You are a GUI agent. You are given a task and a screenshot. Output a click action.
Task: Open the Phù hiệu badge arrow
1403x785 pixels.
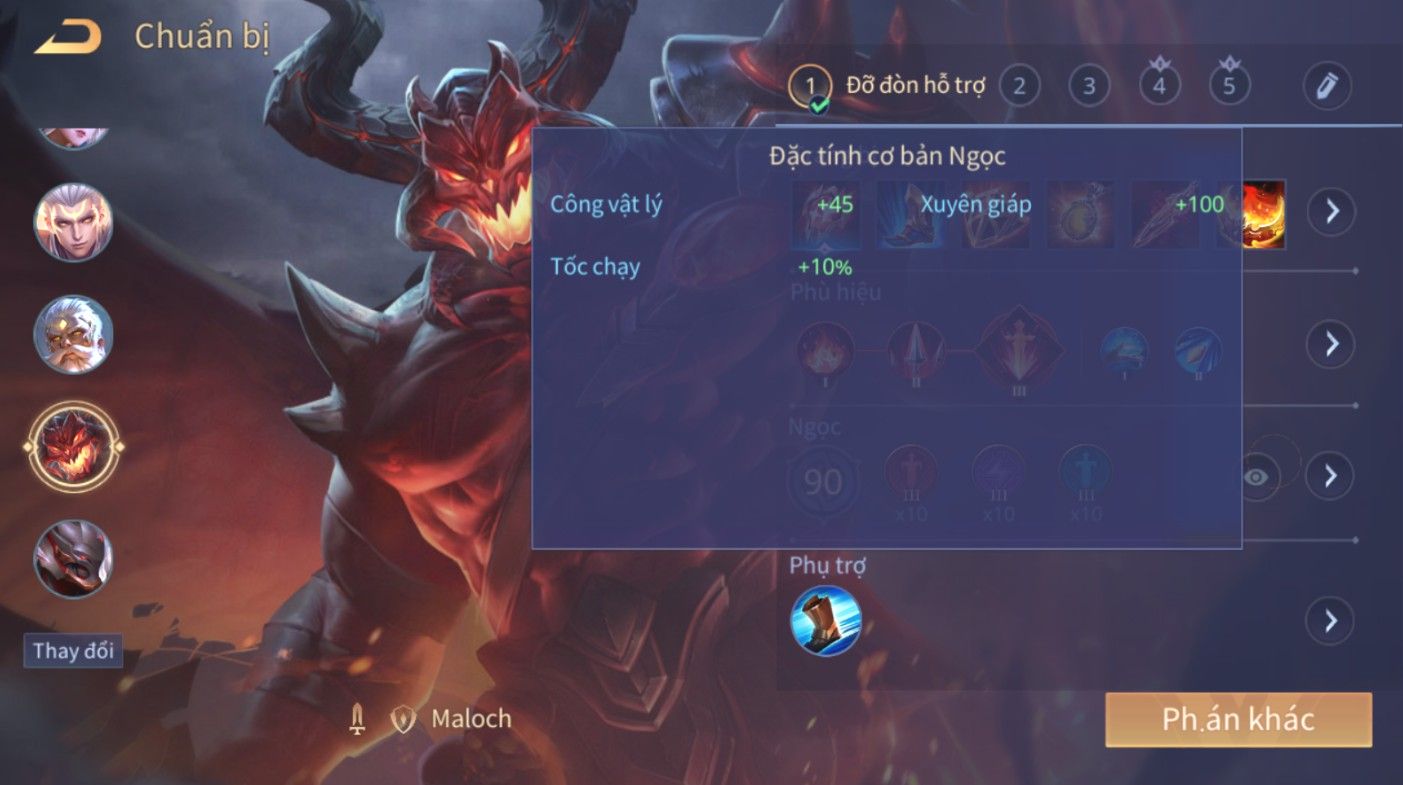[1331, 344]
